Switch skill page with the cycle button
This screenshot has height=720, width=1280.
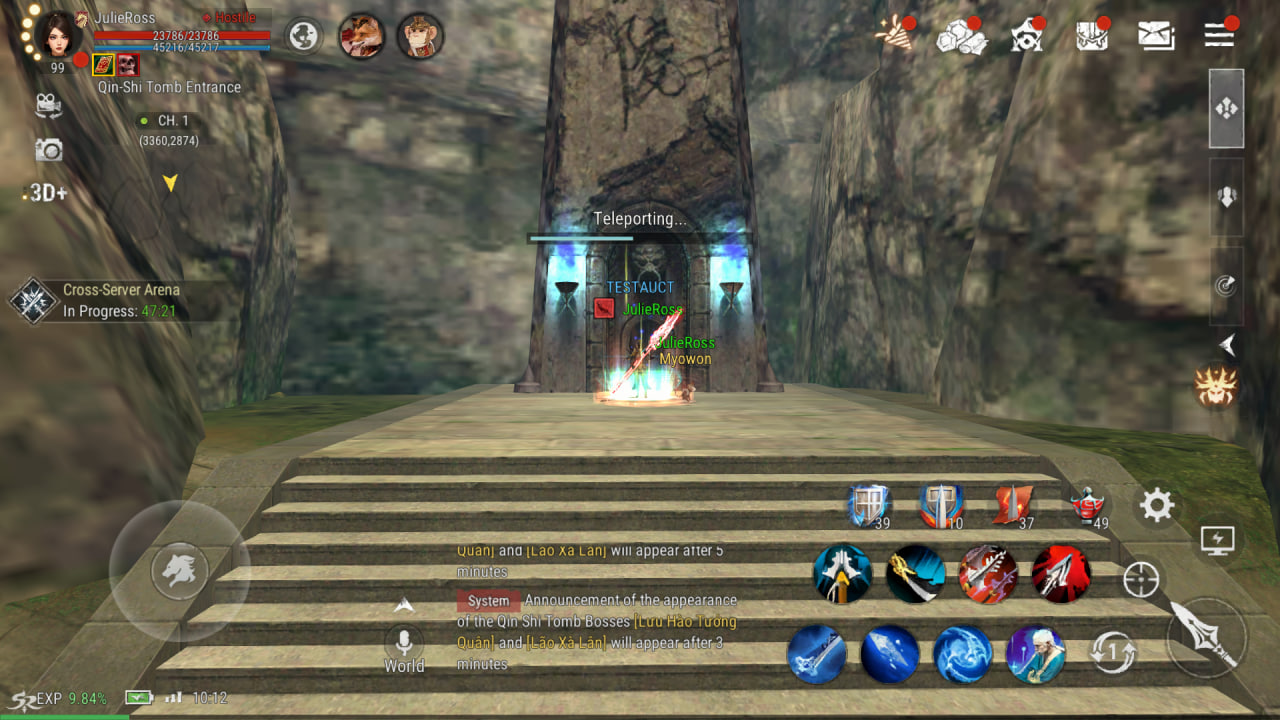click(1113, 654)
